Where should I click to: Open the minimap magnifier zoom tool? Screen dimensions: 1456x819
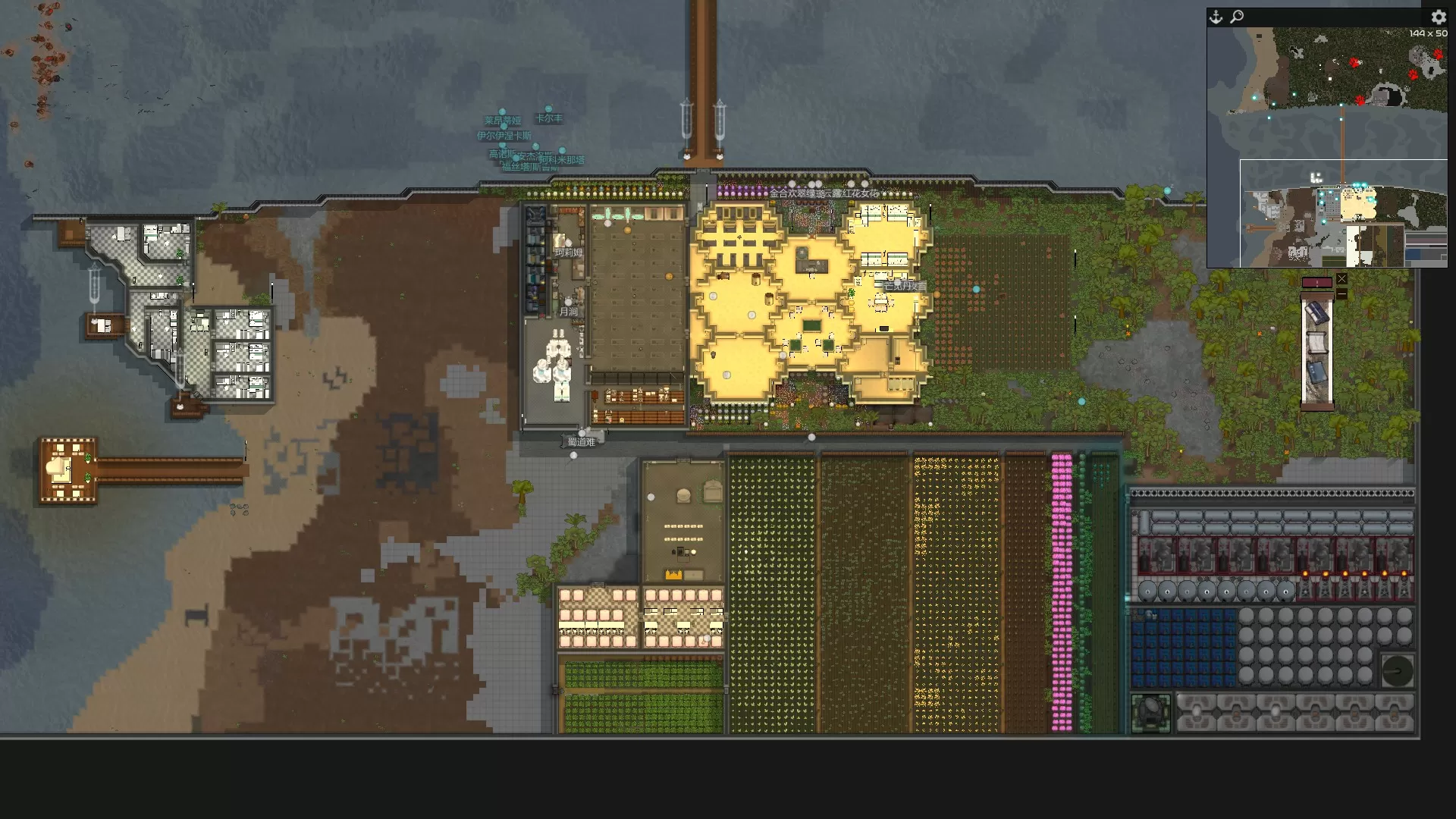pos(1237,17)
